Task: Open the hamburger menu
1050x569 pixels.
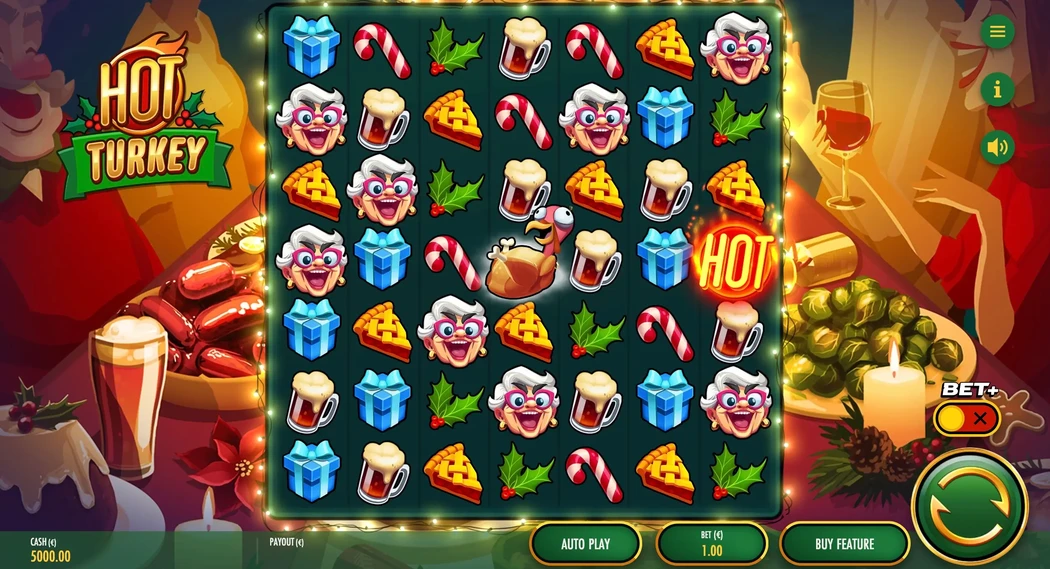Action: pos(997,32)
